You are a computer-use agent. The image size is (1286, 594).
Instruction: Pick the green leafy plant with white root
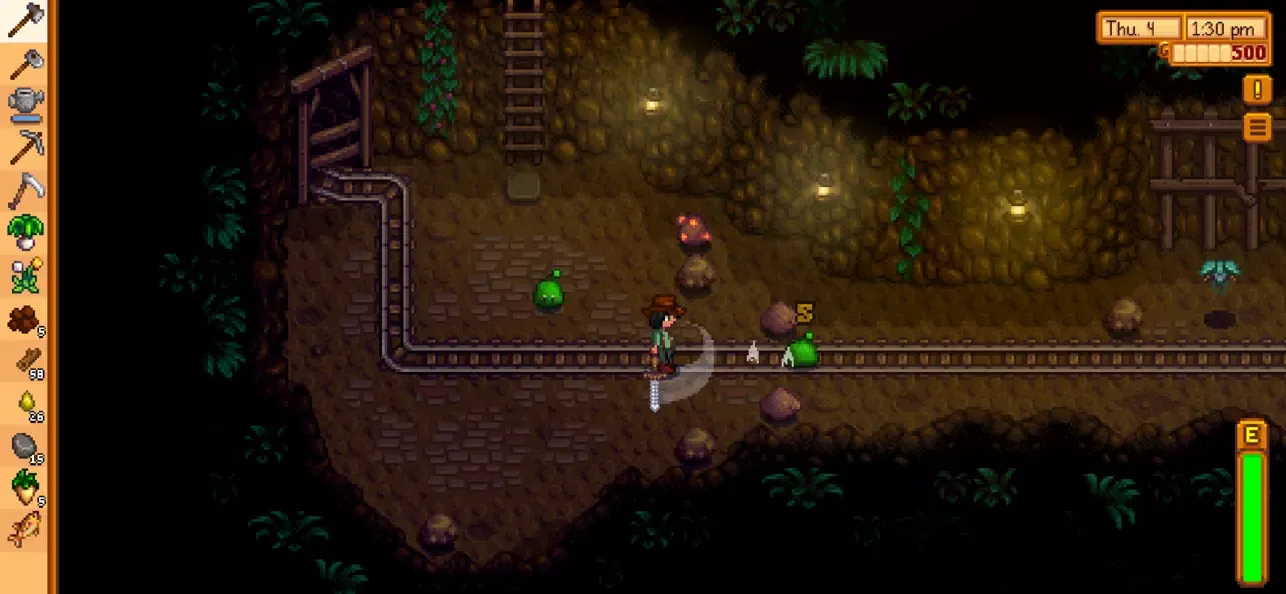26,233
